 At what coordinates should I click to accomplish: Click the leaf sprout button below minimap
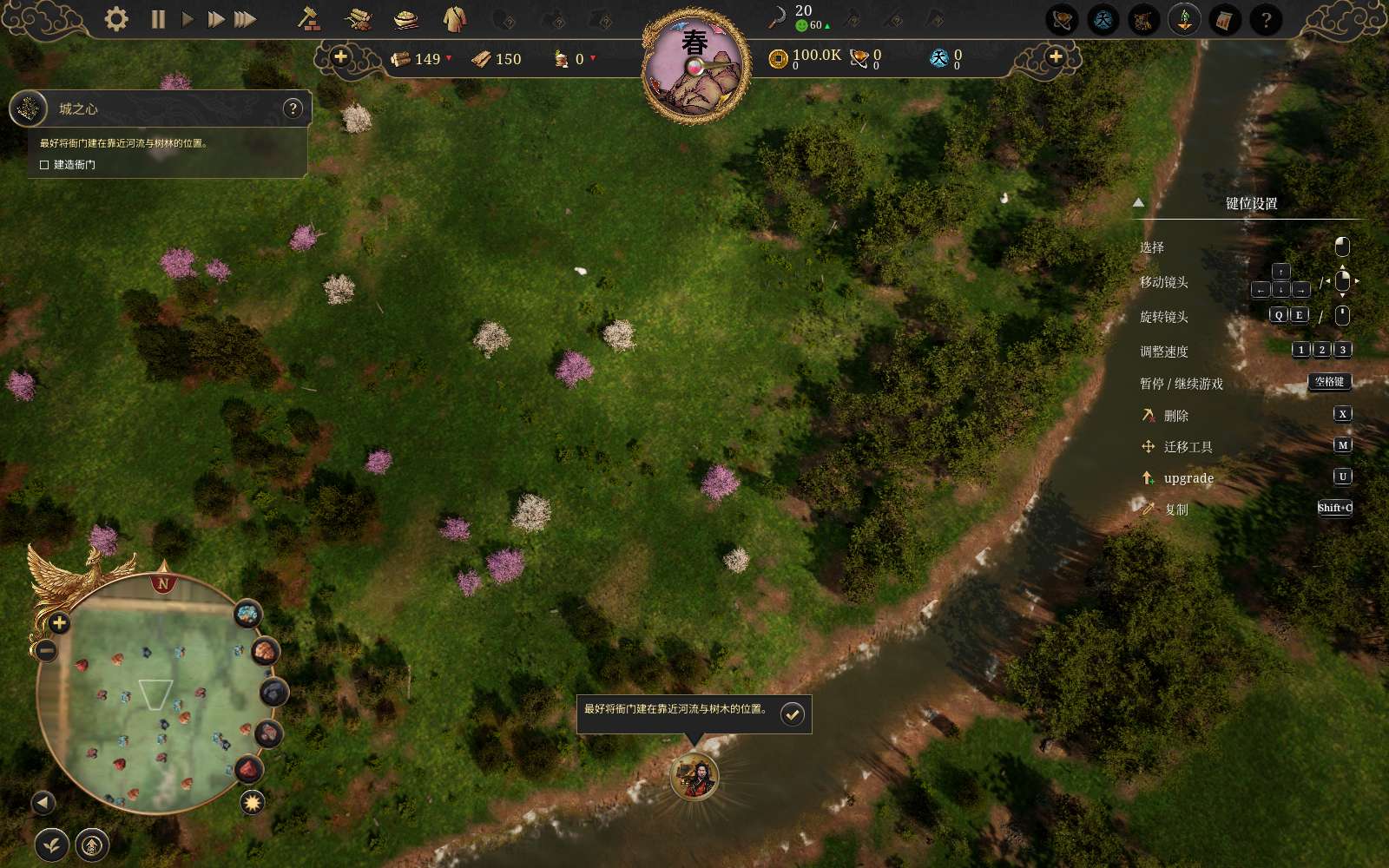pos(52,845)
